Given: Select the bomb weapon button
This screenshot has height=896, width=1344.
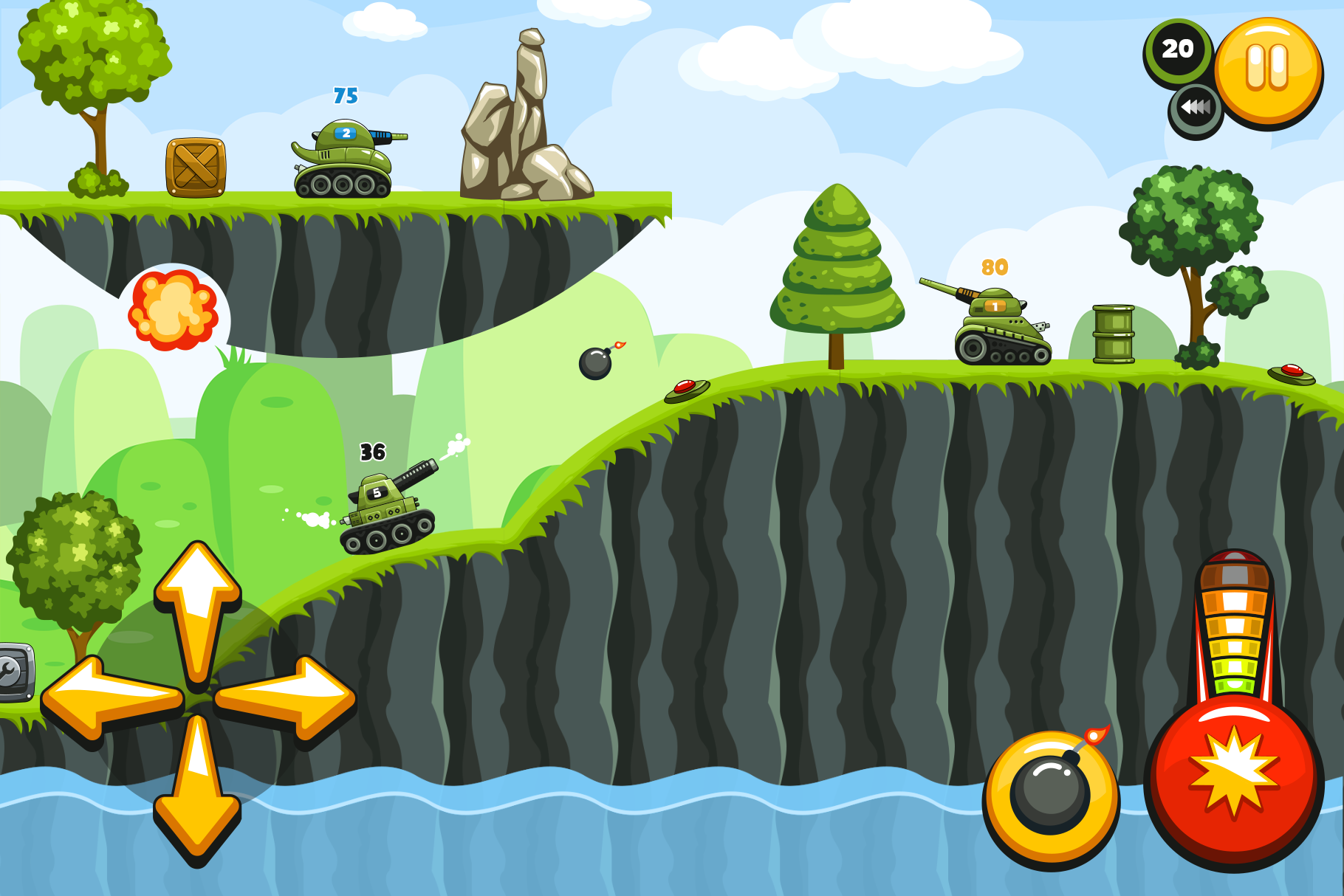Looking at the screenshot, I should click(1050, 798).
